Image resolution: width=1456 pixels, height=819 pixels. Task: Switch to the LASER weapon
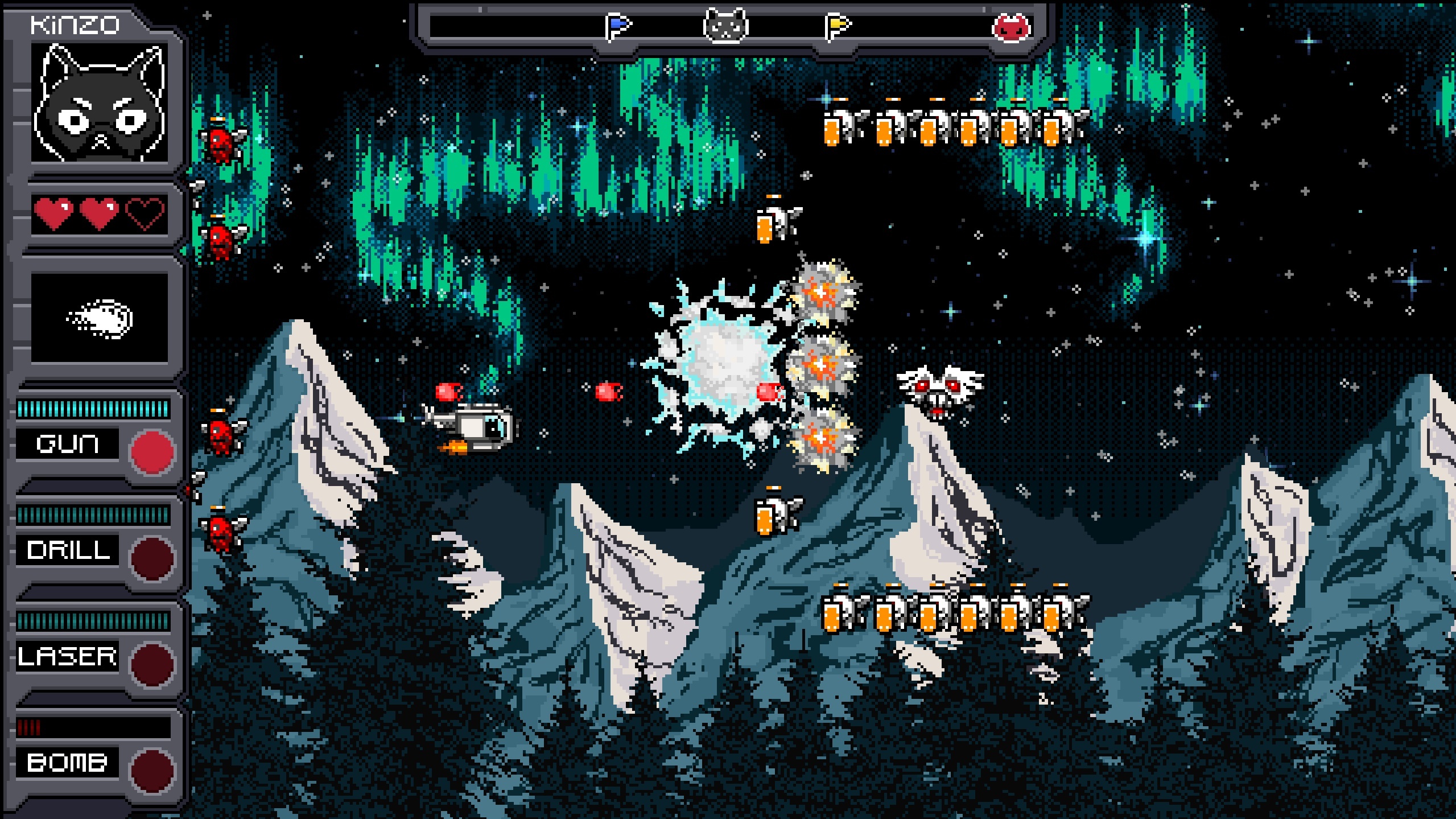point(67,656)
